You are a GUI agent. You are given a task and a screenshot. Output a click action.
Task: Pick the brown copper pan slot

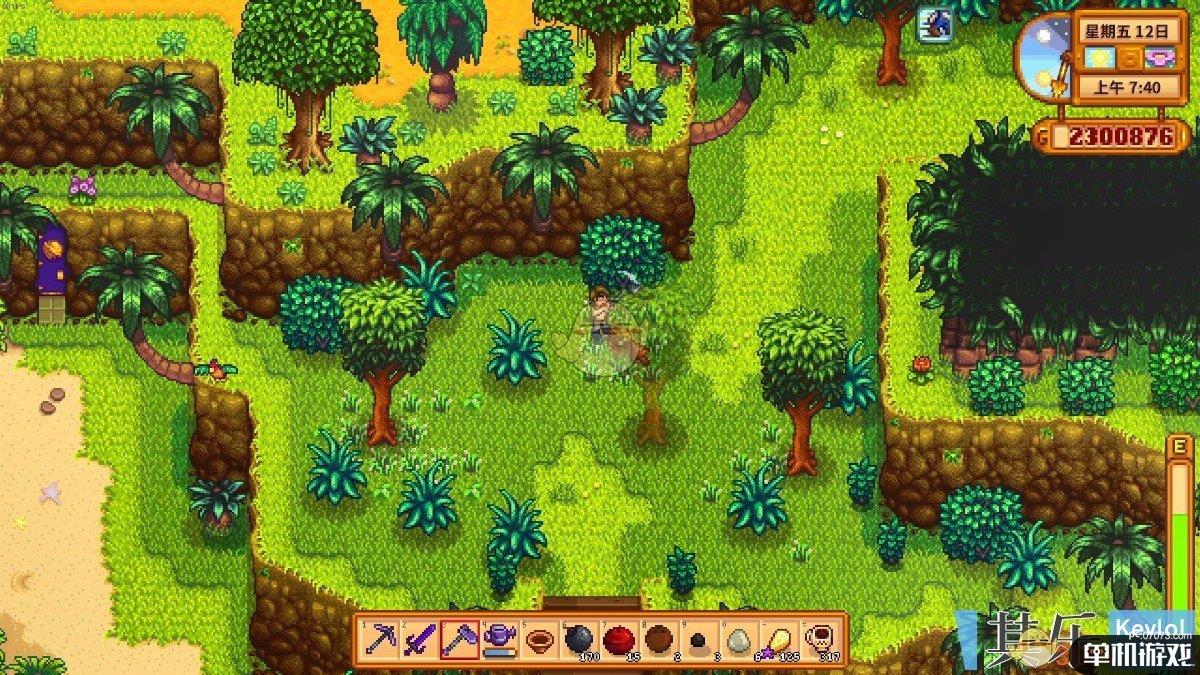[539, 638]
